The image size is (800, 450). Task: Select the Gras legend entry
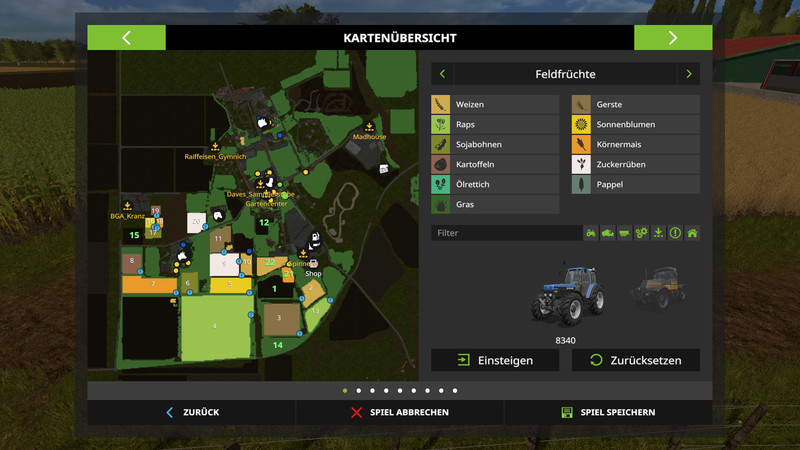[495, 205]
